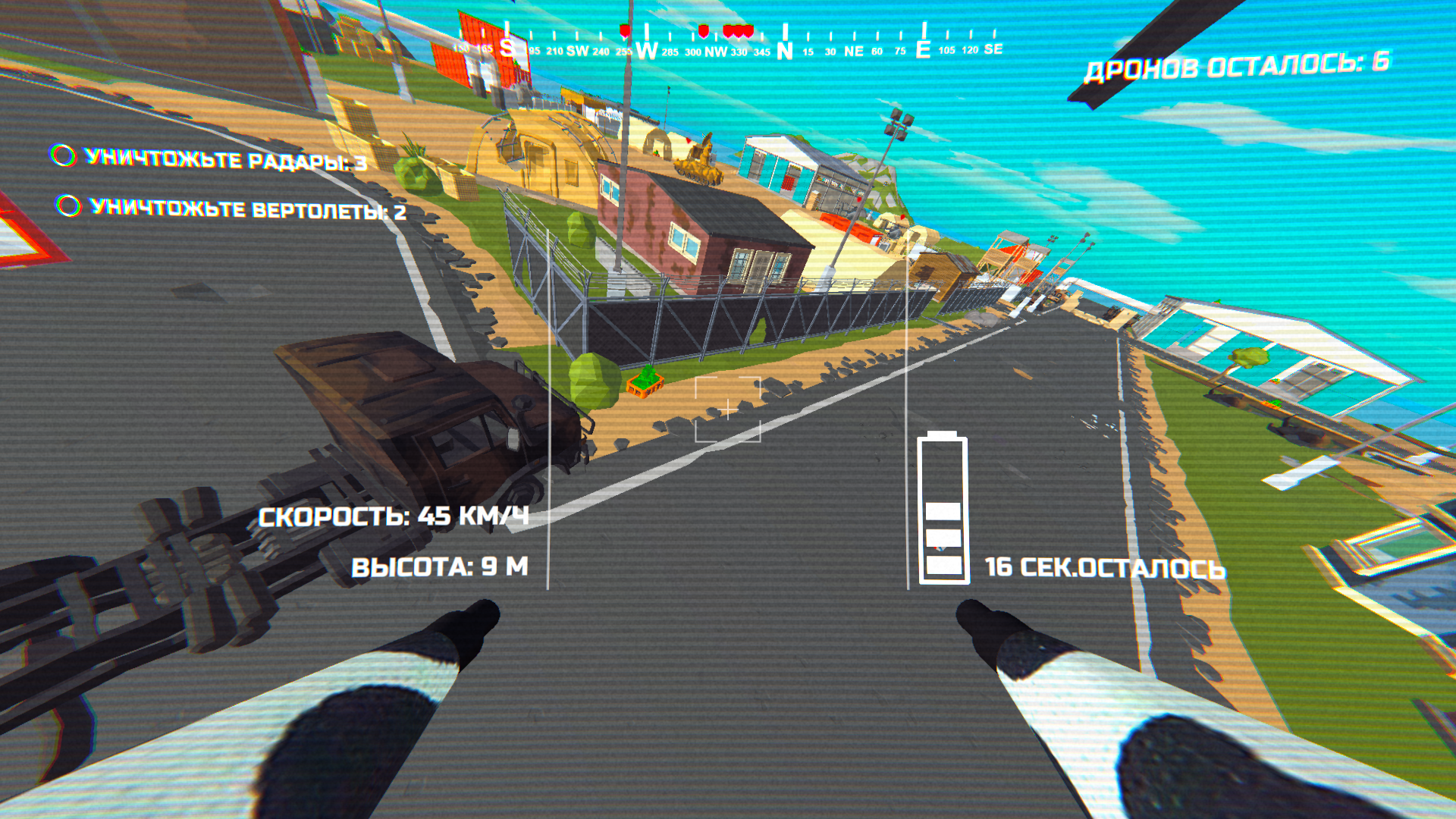1456x819 pixels.
Task: Toggle the objective circle beside УНИЧТОЖЬТЕ РАДАРЫ
Action: pos(63,155)
